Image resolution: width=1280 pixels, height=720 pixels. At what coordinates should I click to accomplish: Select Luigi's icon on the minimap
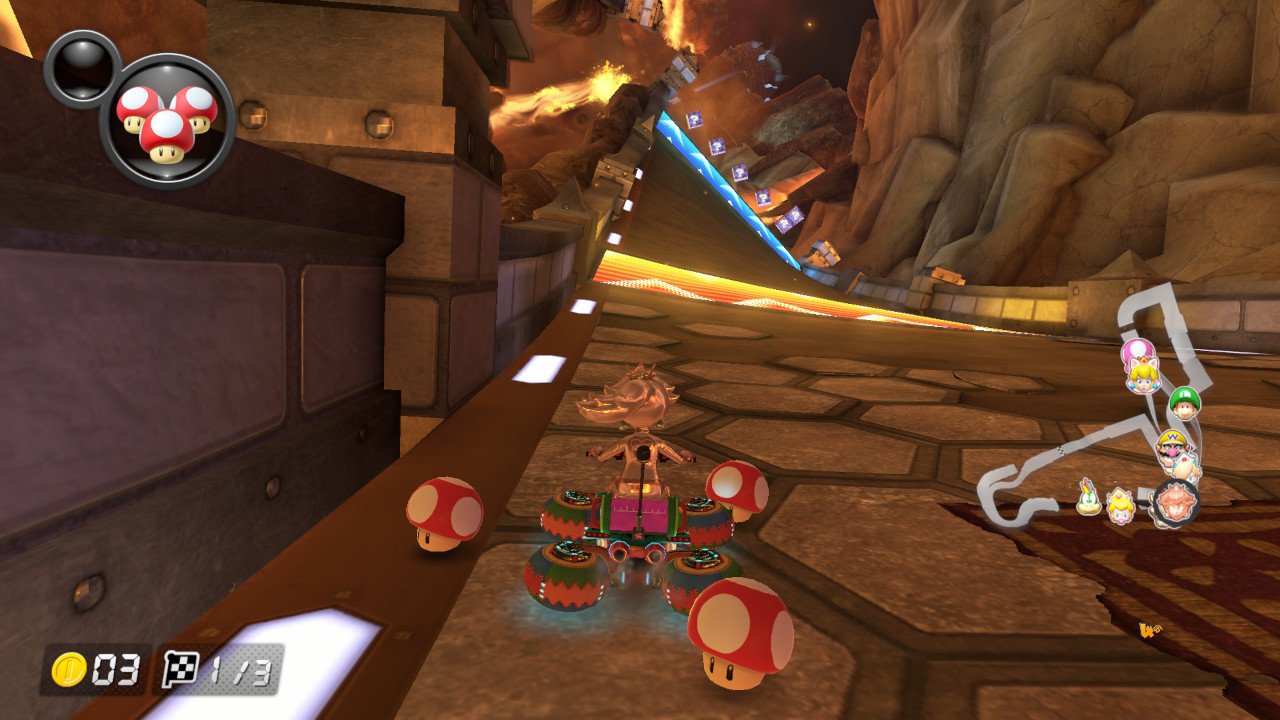pos(1185,403)
